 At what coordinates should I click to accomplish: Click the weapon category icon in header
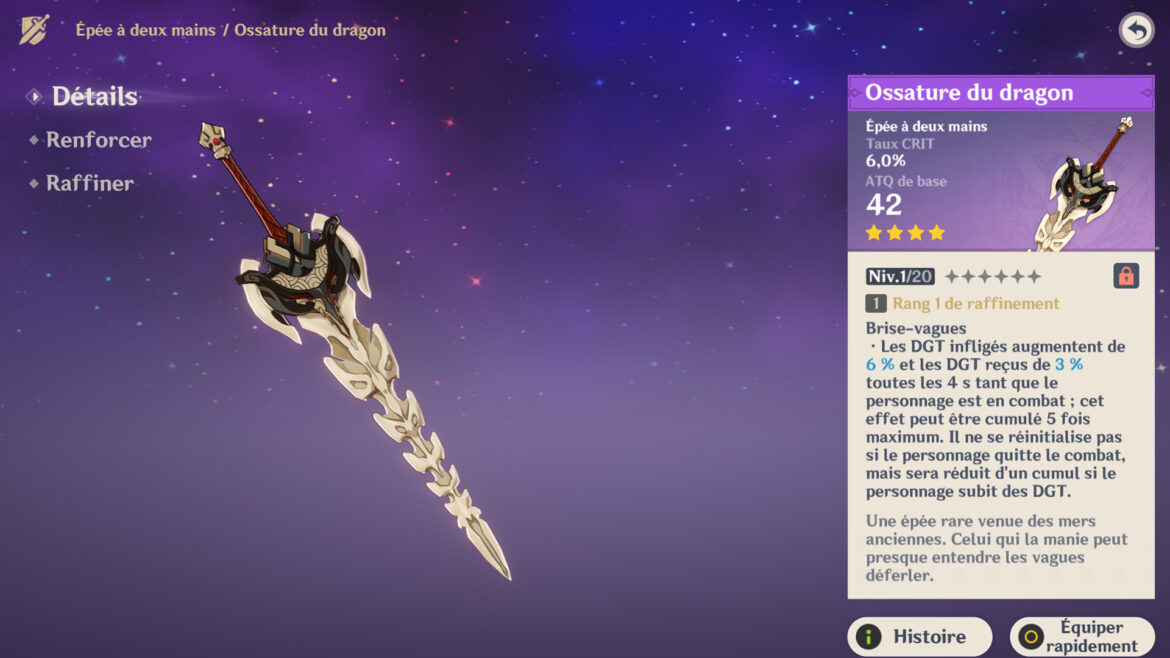point(34,30)
